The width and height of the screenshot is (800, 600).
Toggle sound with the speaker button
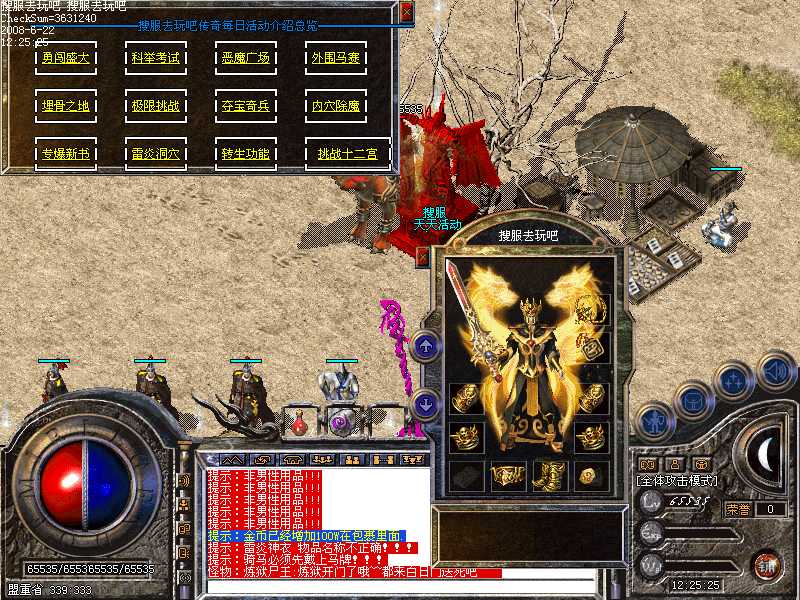[x=776, y=371]
